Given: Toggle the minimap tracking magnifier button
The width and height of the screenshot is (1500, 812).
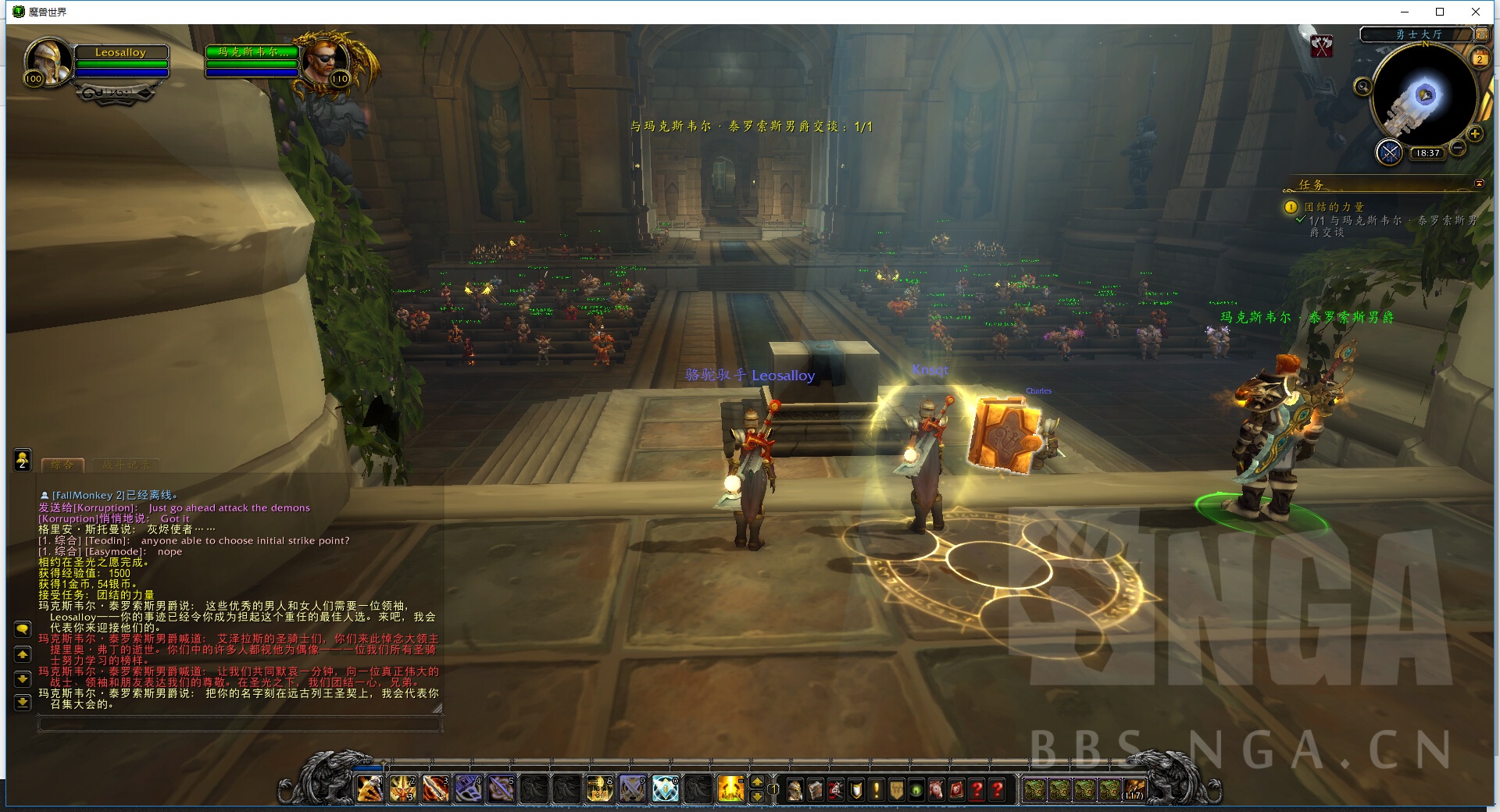Looking at the screenshot, I should click(x=1362, y=87).
